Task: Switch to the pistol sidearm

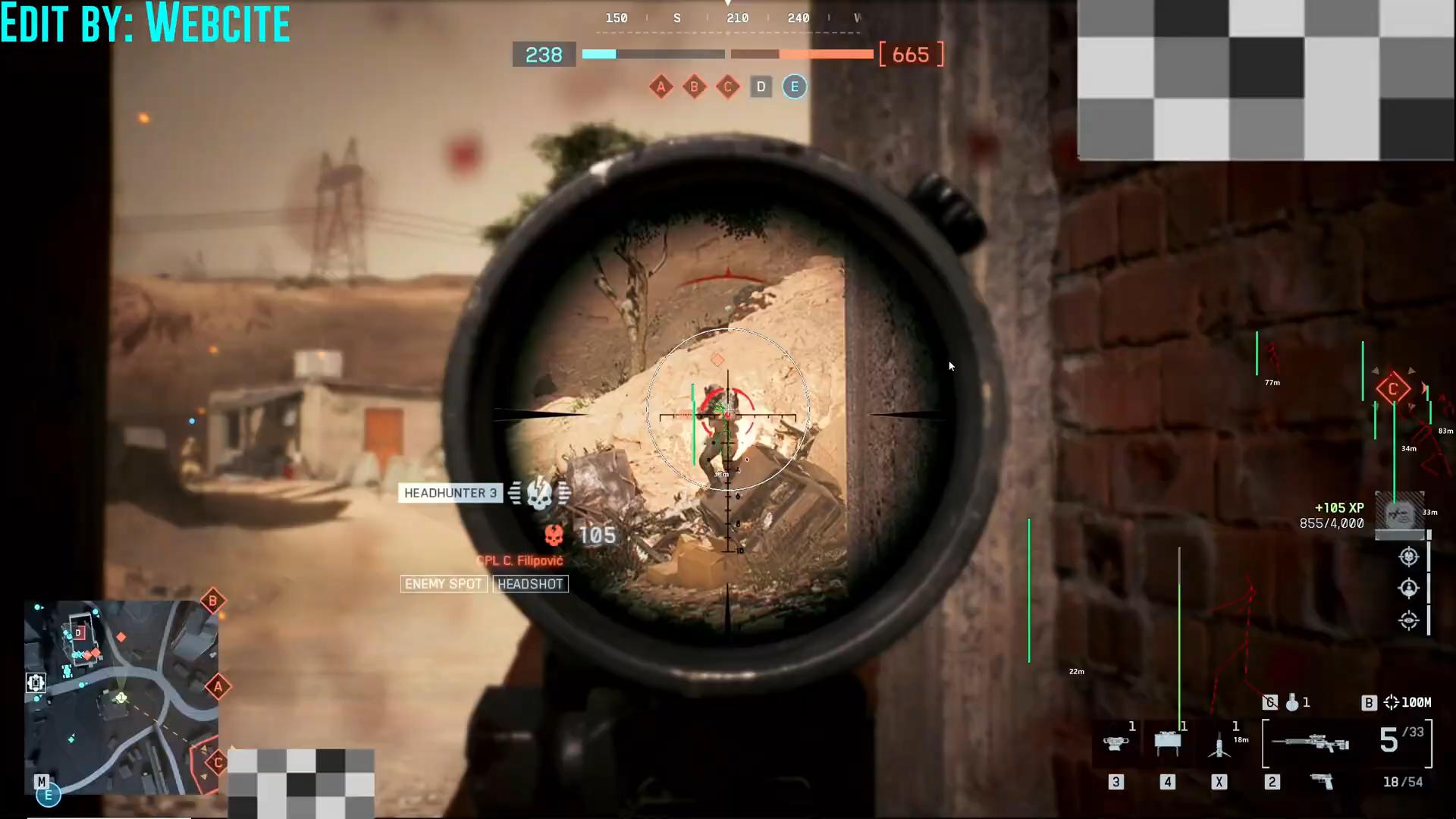Action: click(1322, 781)
